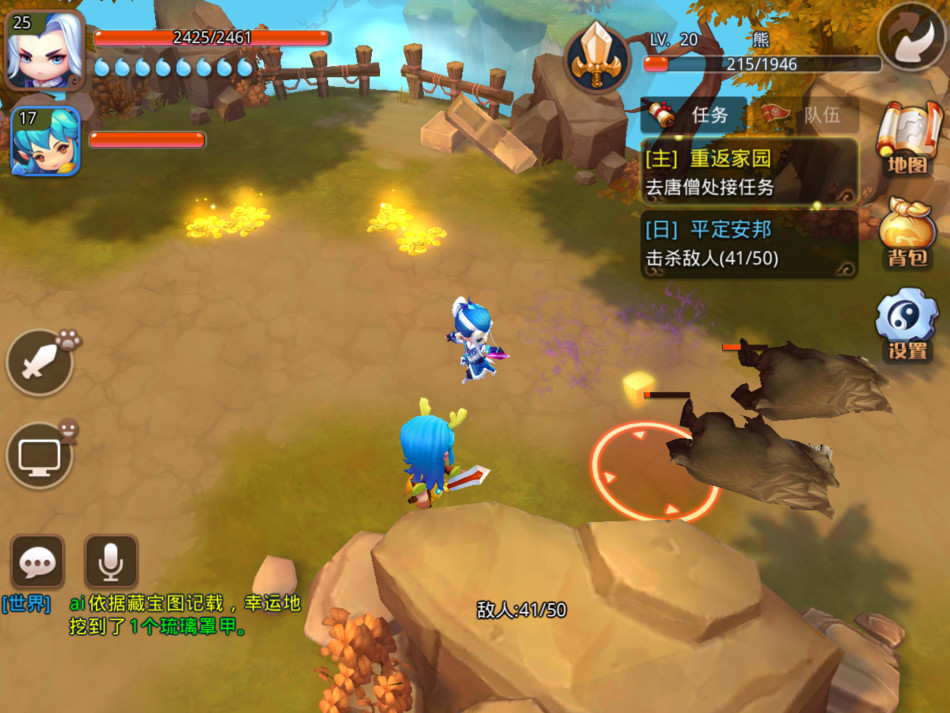Select the 重返家园 main quest entry
This screenshot has height=713, width=950.
749,172
